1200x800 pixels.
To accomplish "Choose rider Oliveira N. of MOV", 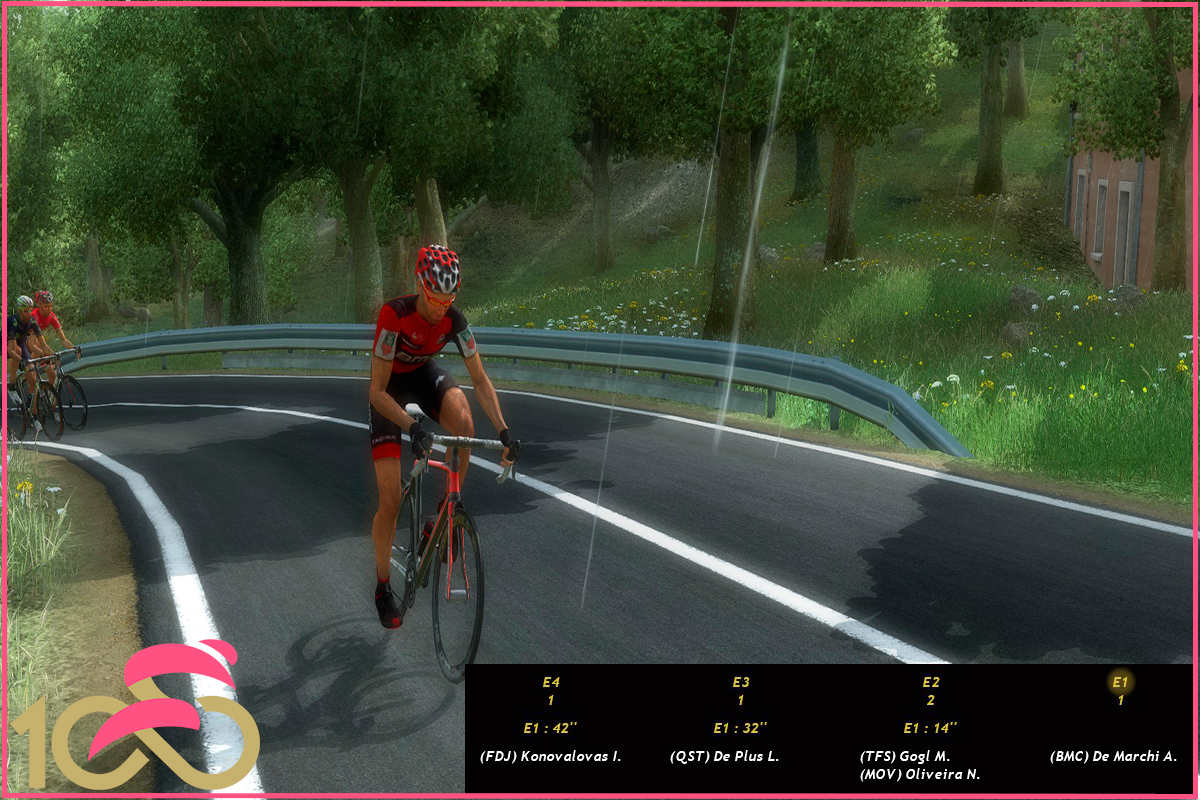I will (x=919, y=775).
